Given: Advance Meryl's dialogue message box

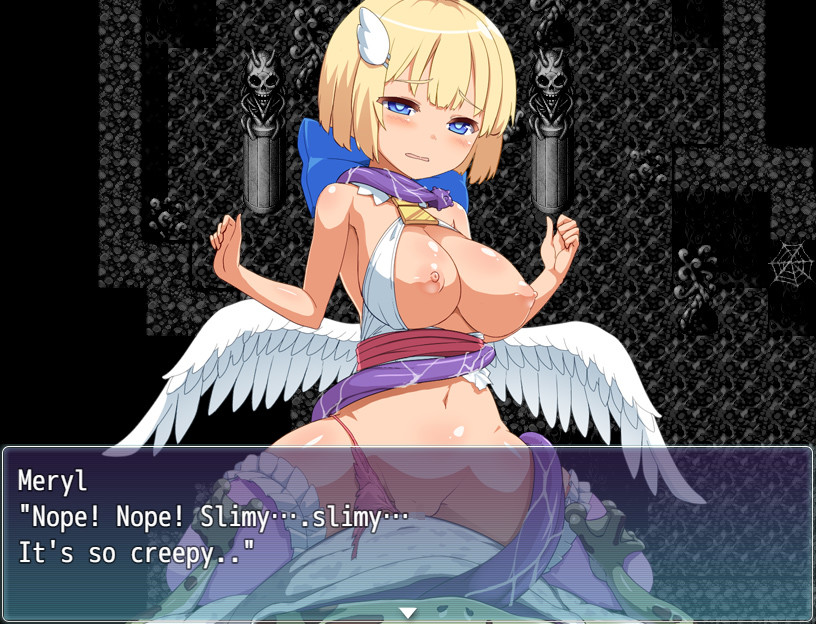Looking at the screenshot, I should 407,532.
